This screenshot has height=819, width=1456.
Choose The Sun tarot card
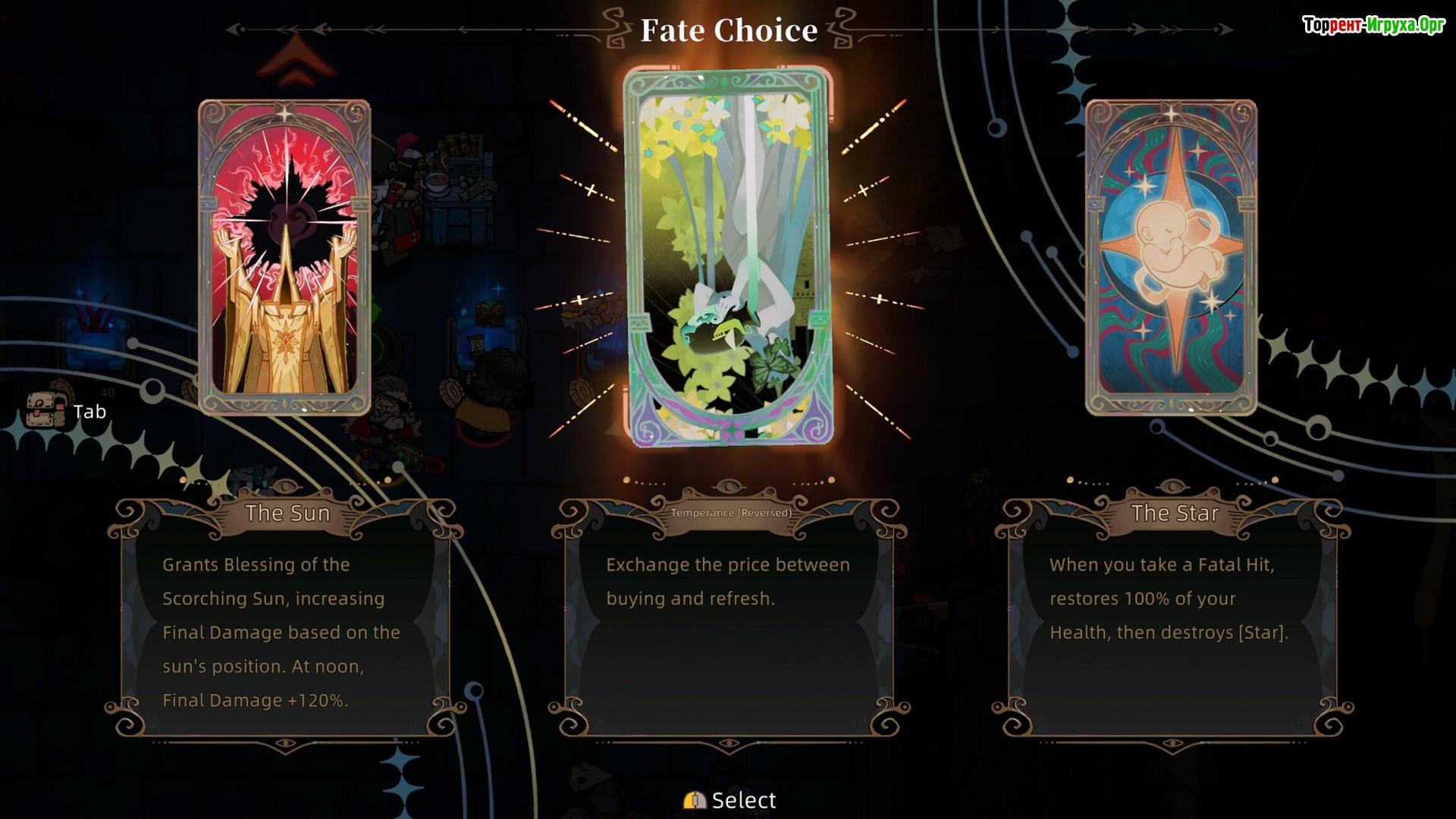(284, 258)
